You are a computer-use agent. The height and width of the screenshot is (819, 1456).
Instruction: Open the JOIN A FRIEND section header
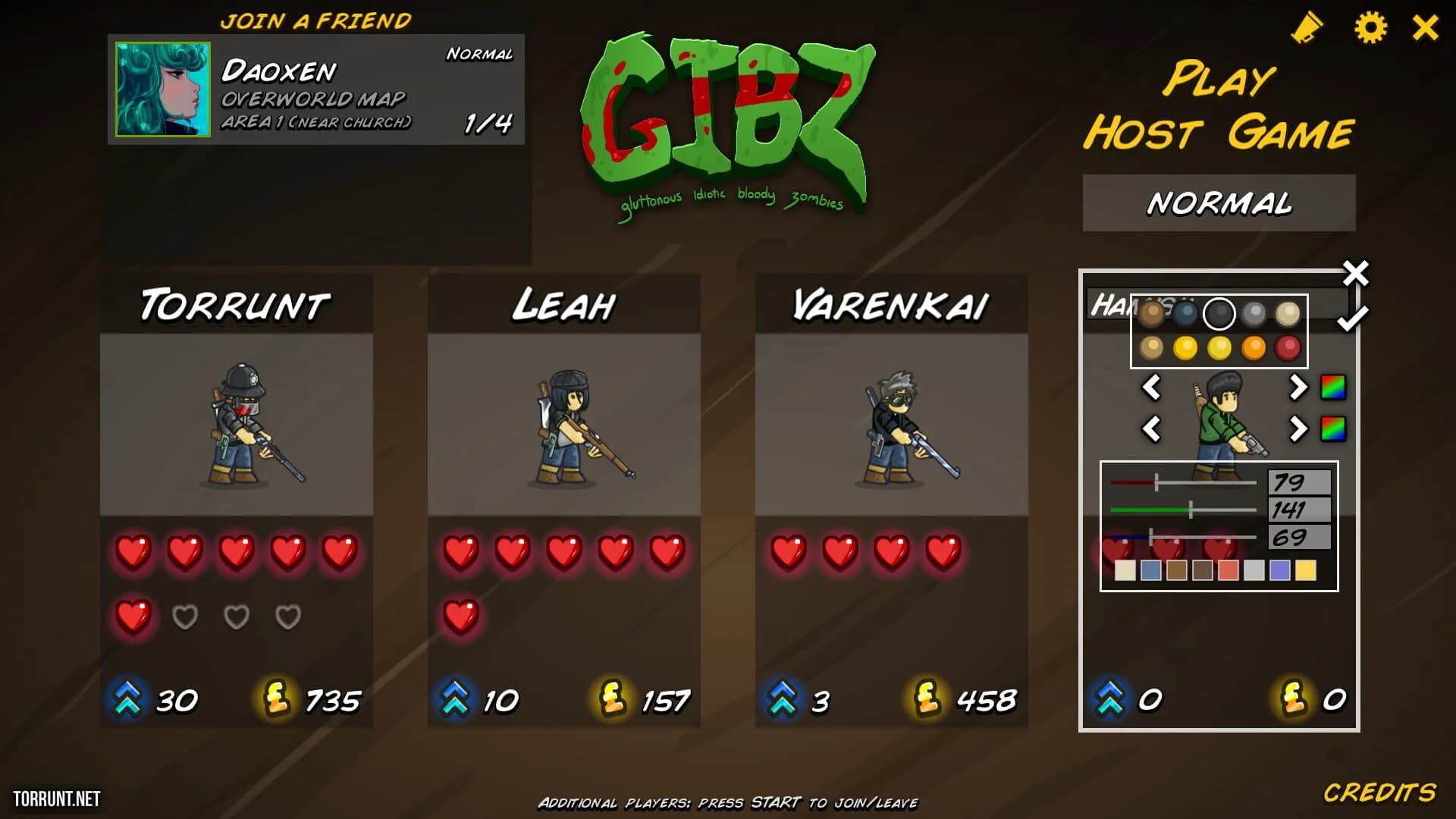pyautogui.click(x=316, y=20)
